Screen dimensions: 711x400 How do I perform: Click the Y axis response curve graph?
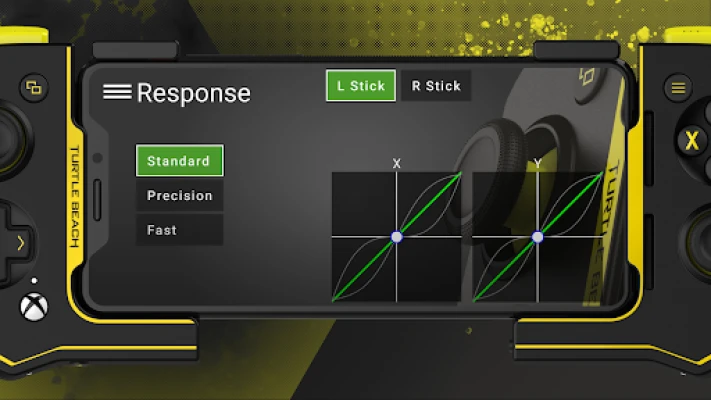[537, 236]
